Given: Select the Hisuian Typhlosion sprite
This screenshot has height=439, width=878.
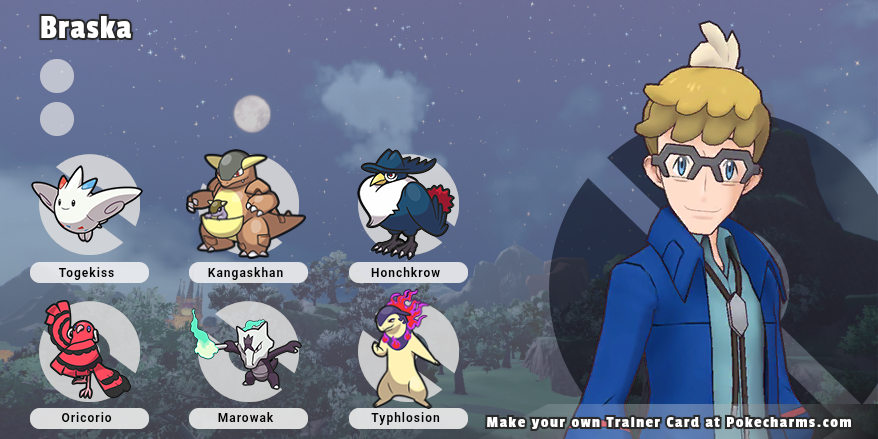Looking at the screenshot, I should 404,348.
